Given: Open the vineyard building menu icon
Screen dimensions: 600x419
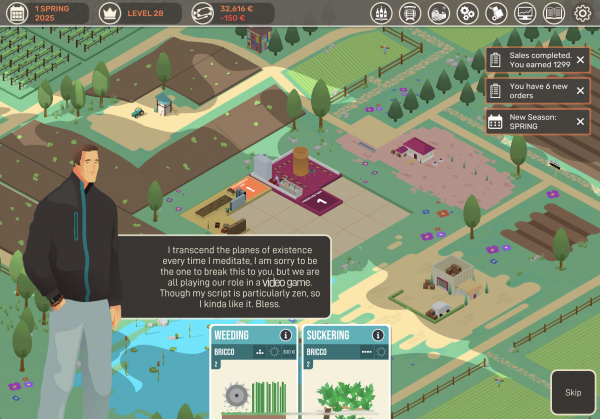Looking at the screenshot, I should tap(438, 14).
